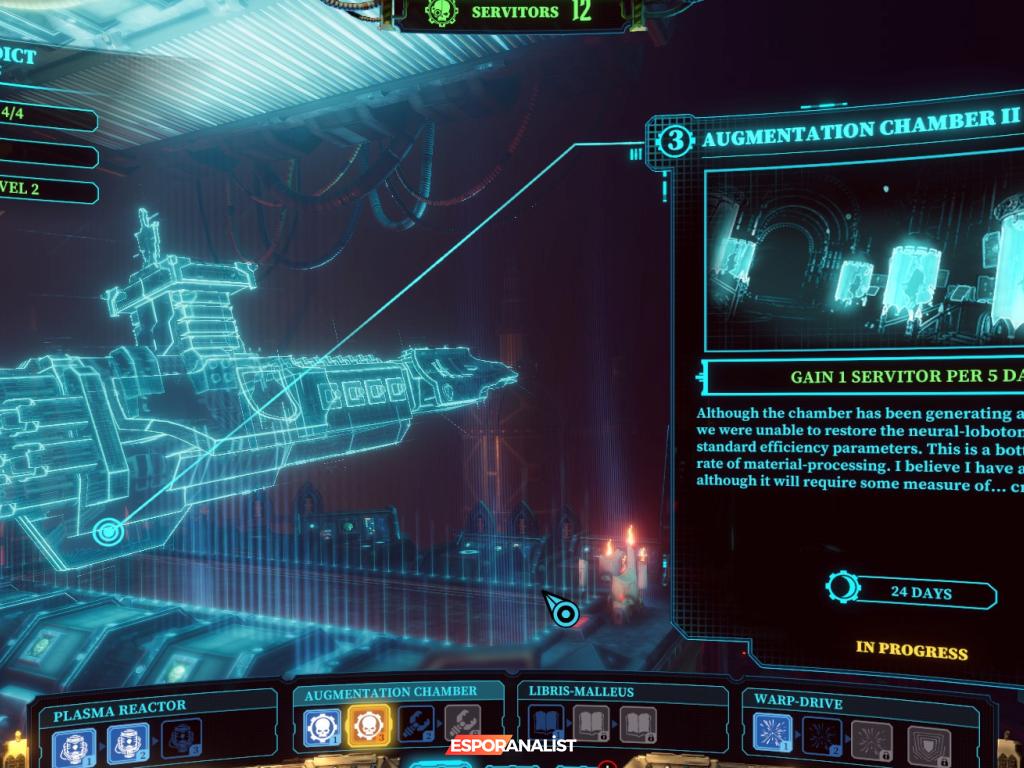Image resolution: width=1024 pixels, height=768 pixels.
Task: Choose the blue wrench Augmentation Chamber upgrade
Action: coord(415,726)
